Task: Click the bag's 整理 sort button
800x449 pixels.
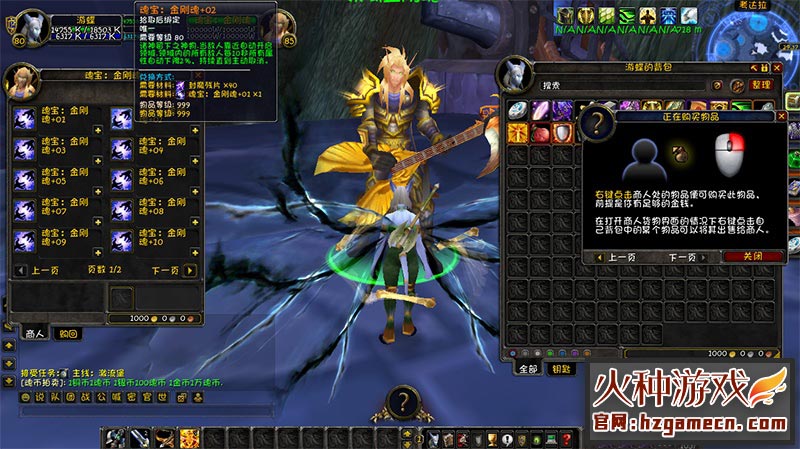Action: (761, 85)
